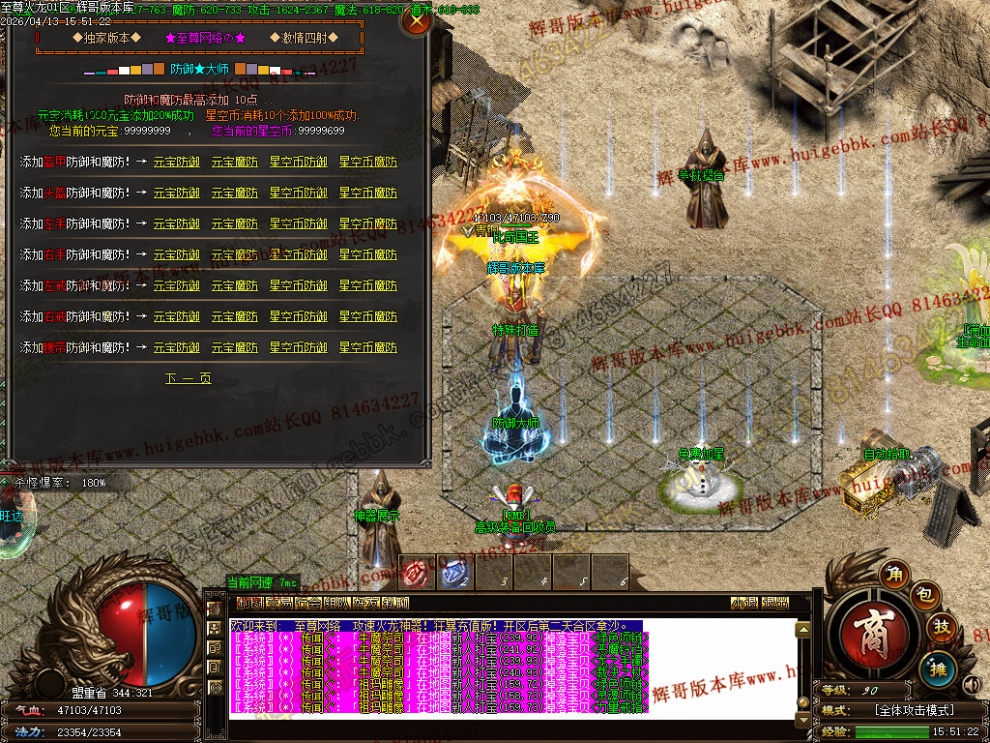Go to next page via 下一页

188,378
